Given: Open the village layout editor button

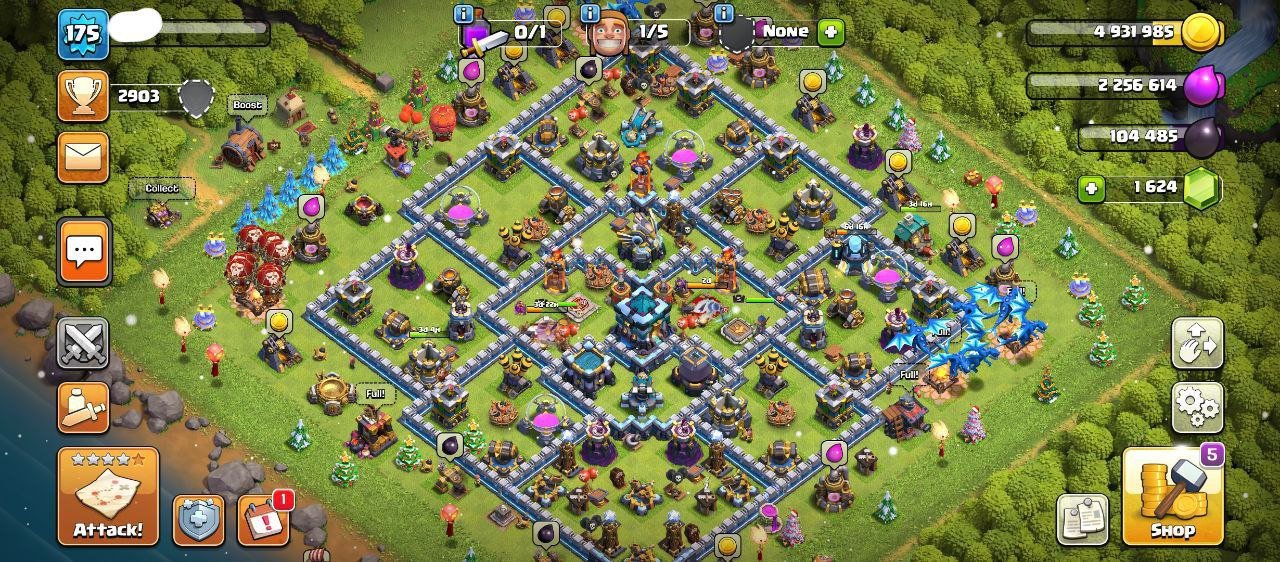Looking at the screenshot, I should point(1197,343).
